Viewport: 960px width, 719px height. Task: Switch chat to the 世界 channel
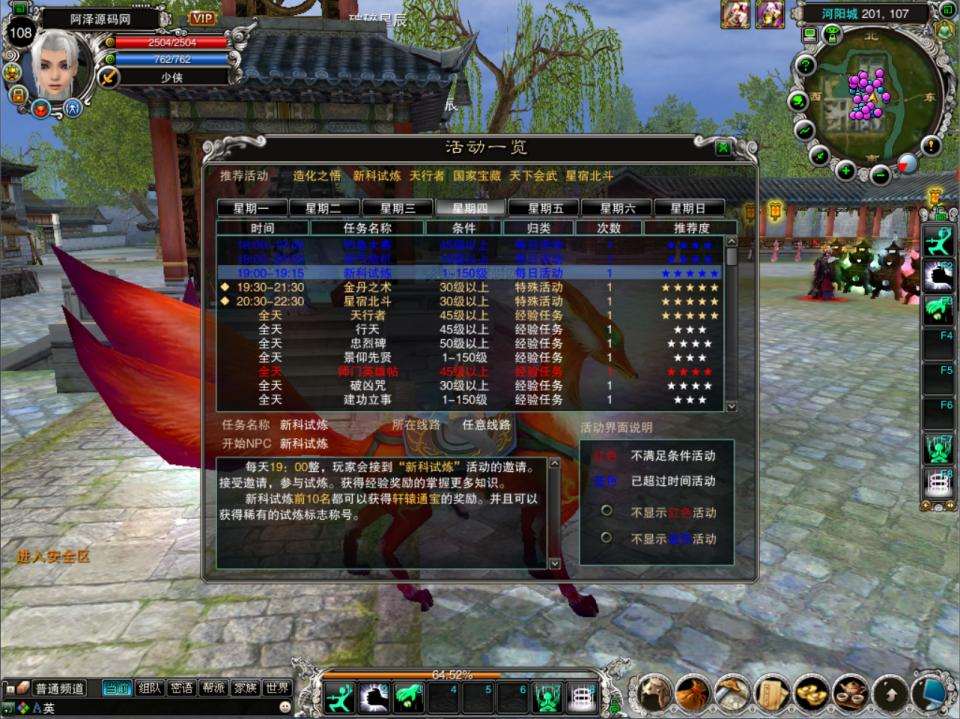(278, 688)
